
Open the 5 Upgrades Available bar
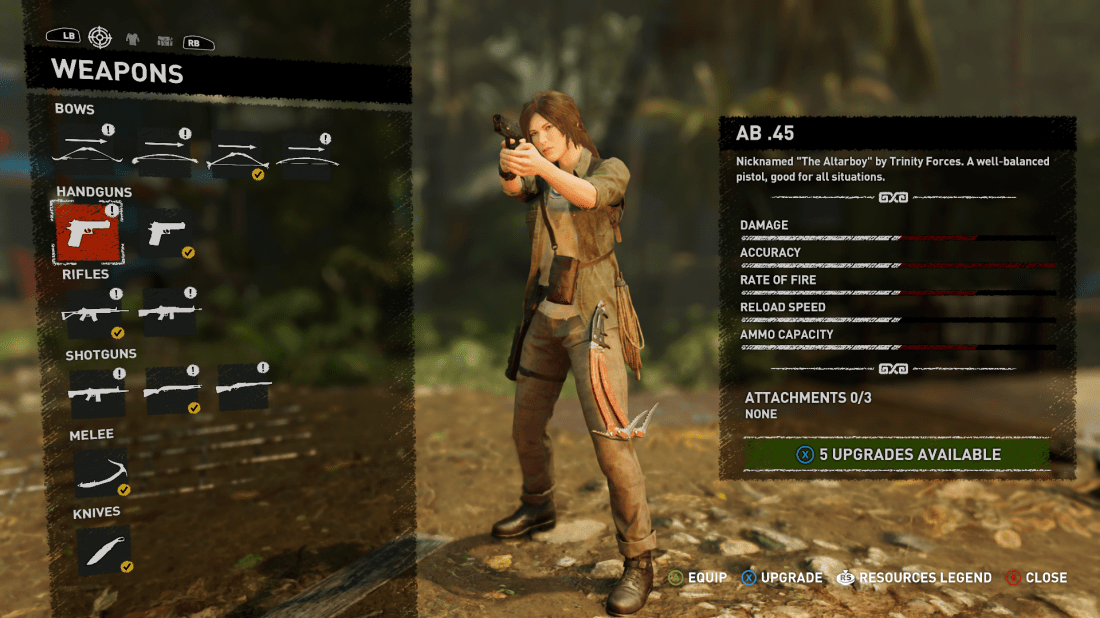[897, 454]
